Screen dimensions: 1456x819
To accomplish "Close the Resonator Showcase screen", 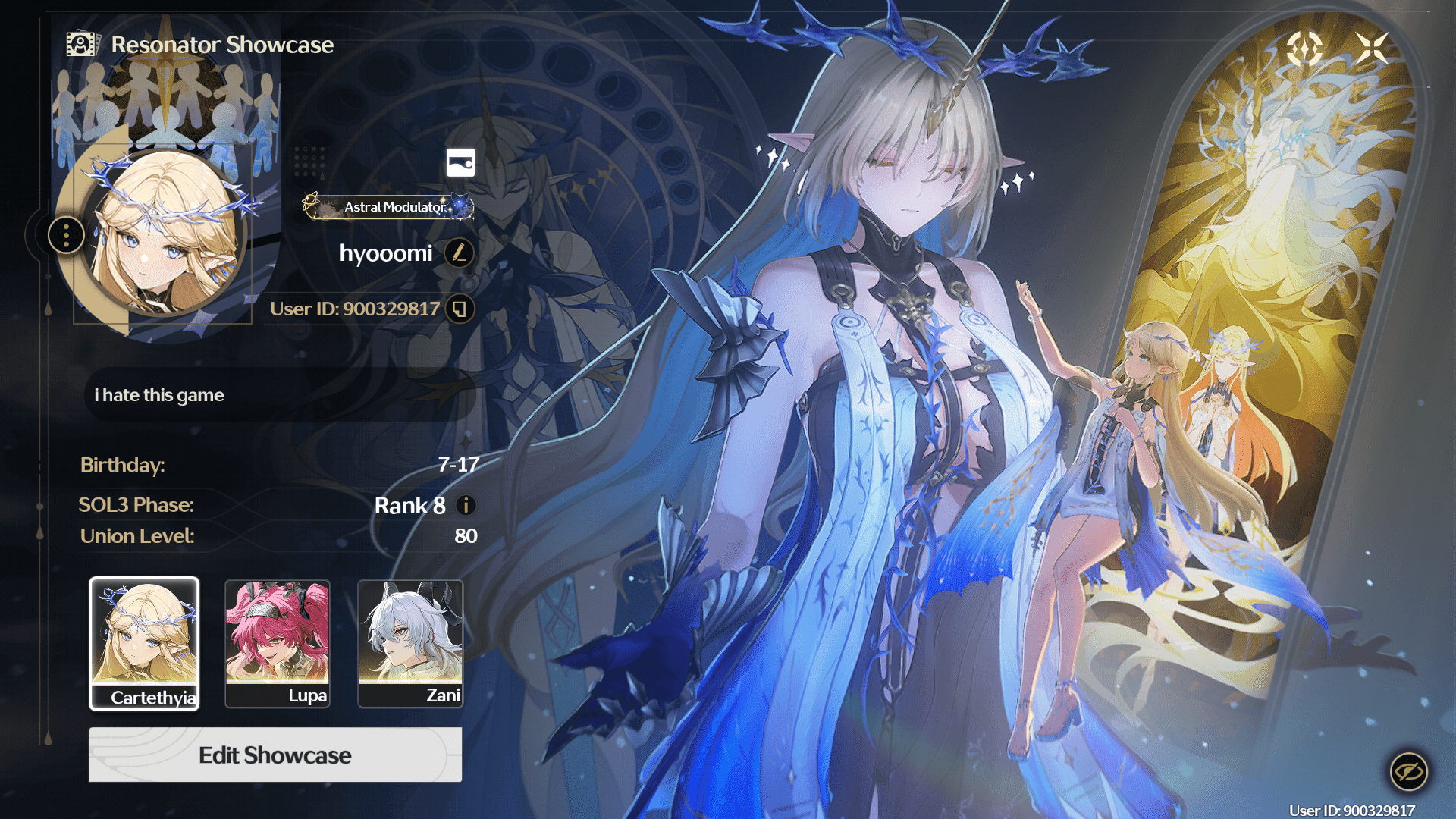I will pyautogui.click(x=1372, y=49).
